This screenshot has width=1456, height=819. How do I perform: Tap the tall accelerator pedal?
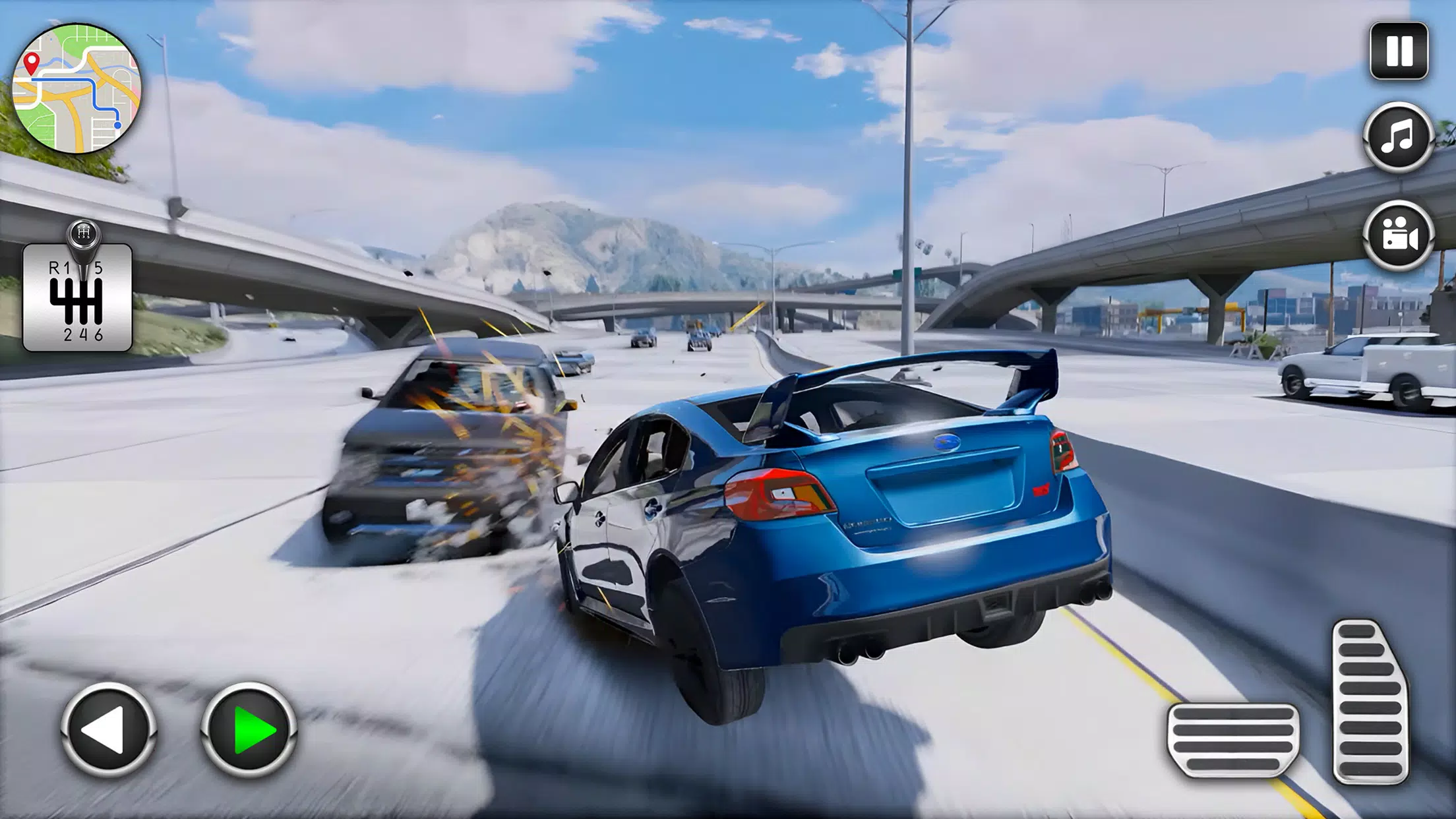click(x=1370, y=702)
